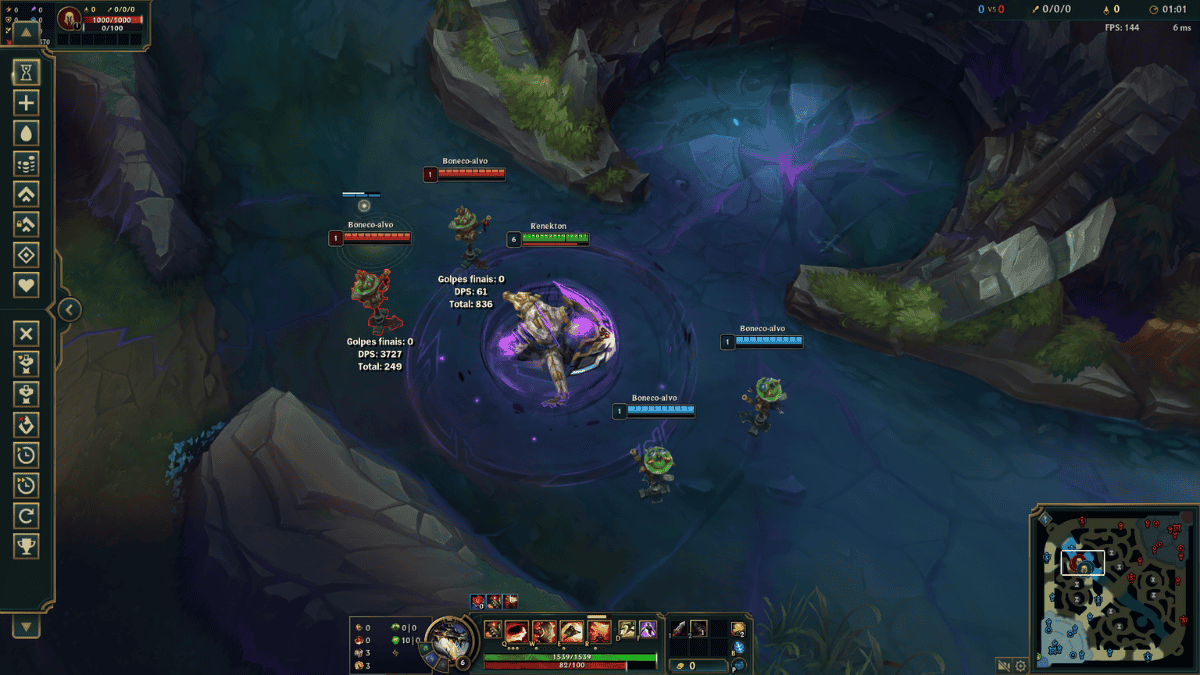
Task: Click the heart icon practice tool button
Action: (27, 285)
